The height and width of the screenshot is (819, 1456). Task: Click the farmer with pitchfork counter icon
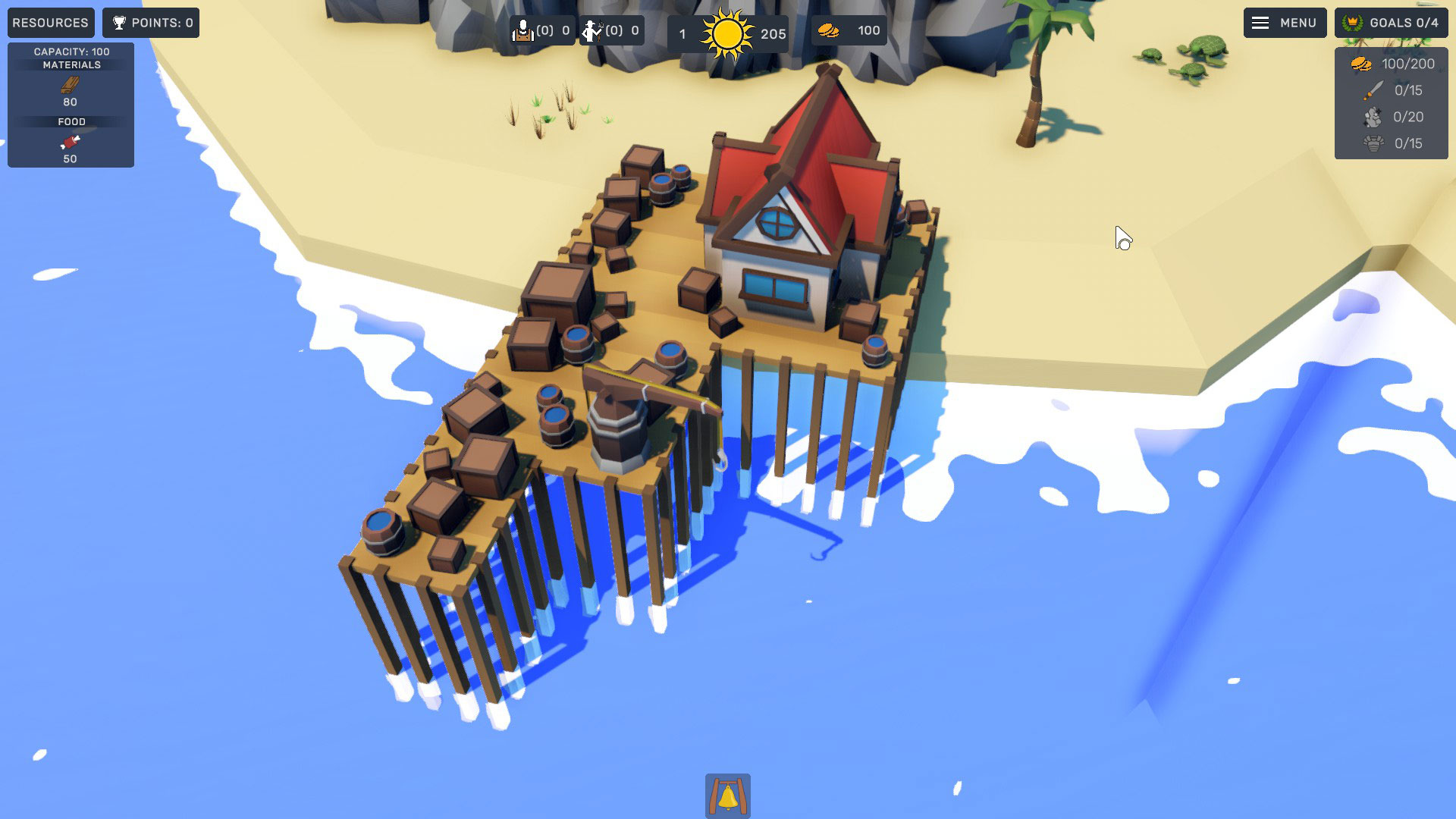[593, 30]
